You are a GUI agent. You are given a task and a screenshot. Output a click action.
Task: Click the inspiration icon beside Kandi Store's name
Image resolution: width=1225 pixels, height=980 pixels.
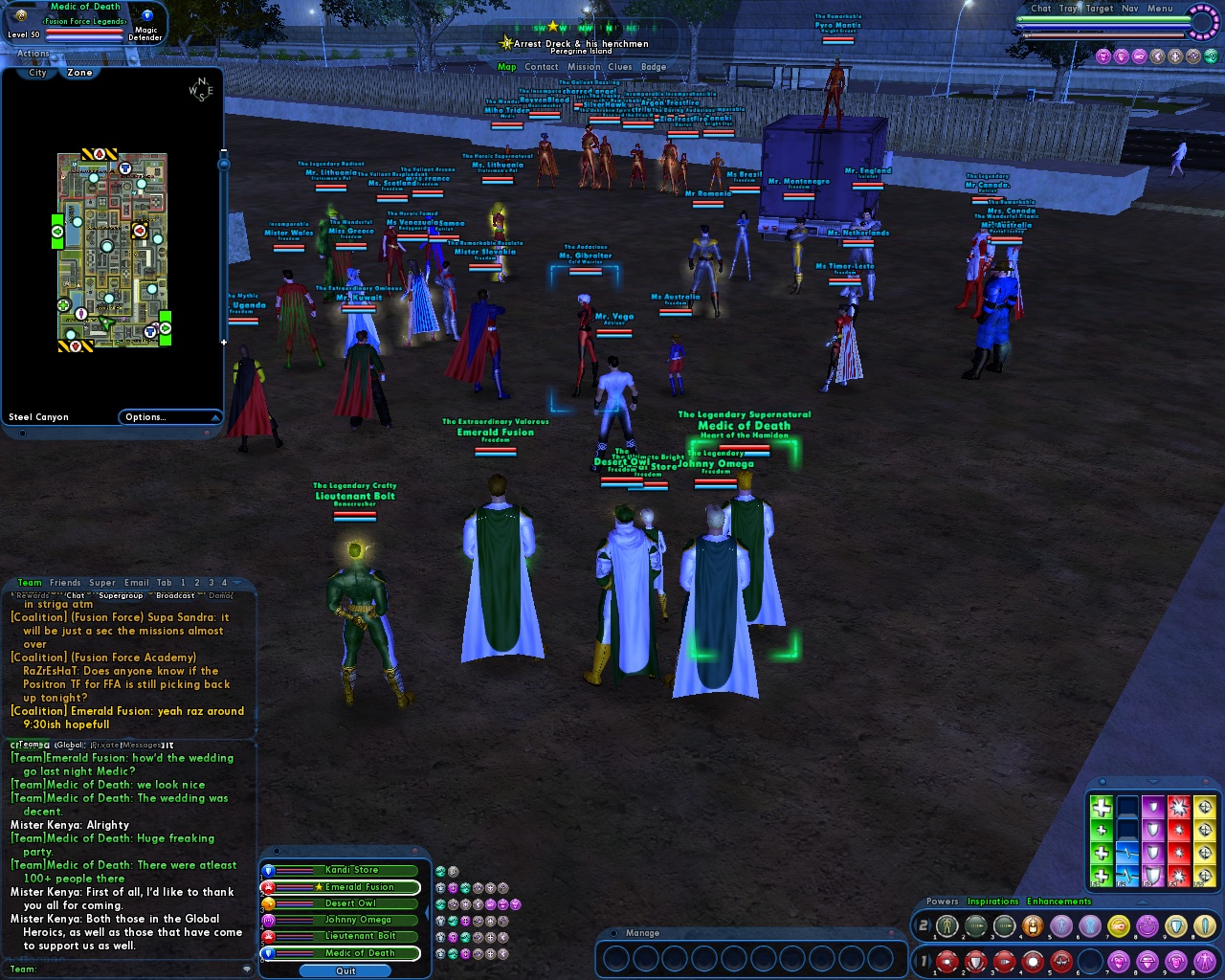[441, 872]
